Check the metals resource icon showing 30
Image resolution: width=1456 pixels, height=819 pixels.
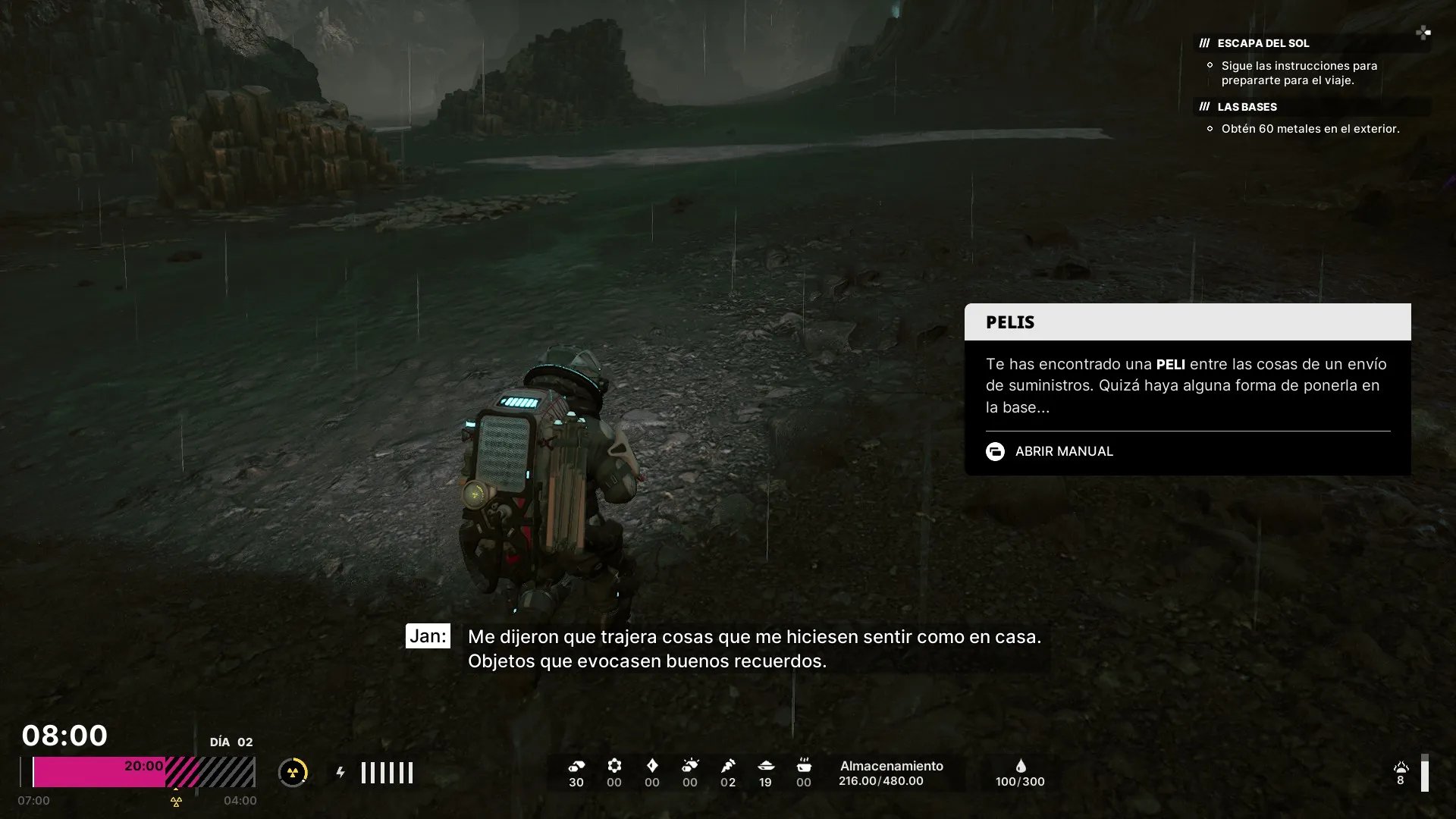tap(576, 766)
